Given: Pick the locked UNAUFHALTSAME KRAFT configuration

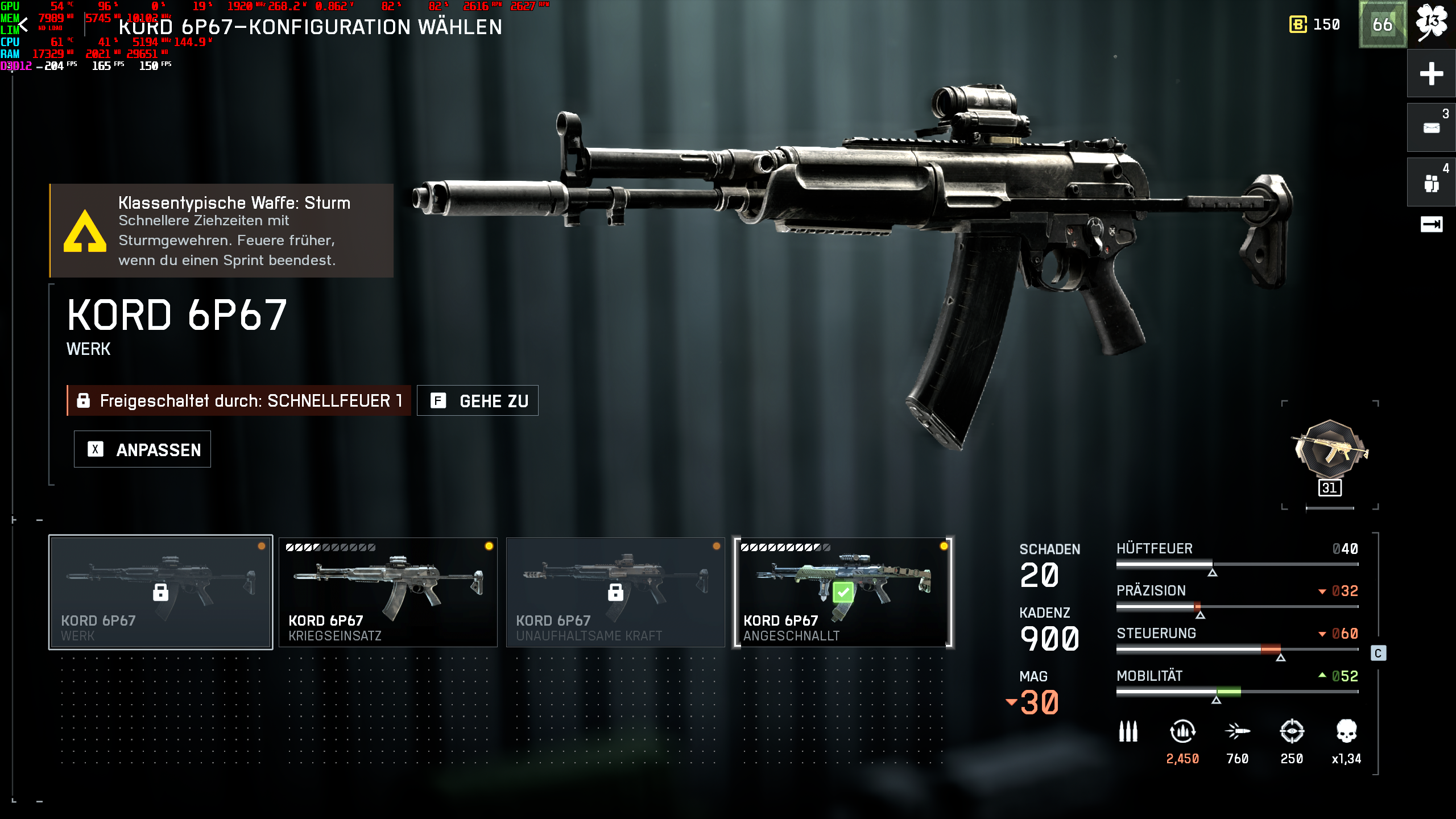Looking at the screenshot, I should click(615, 591).
